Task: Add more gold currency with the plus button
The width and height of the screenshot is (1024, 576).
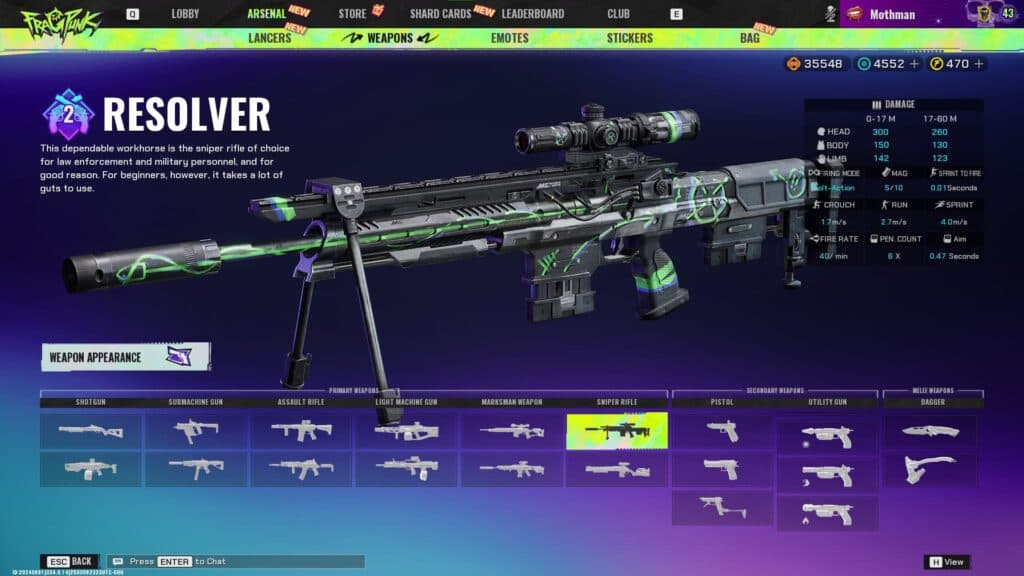Action: pyautogui.click(x=979, y=64)
